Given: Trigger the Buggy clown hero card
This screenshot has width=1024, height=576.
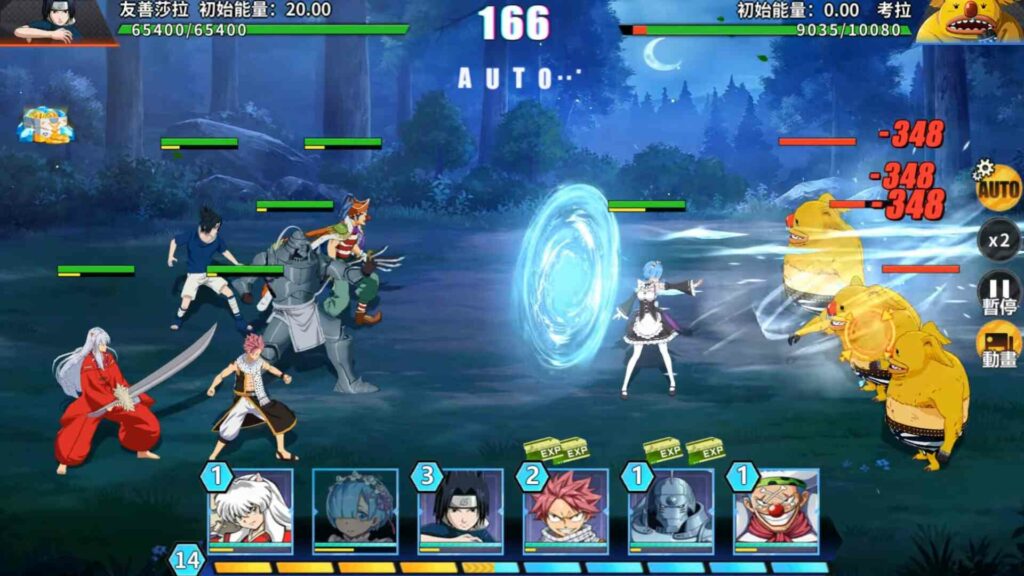Looking at the screenshot, I should coord(776,508).
